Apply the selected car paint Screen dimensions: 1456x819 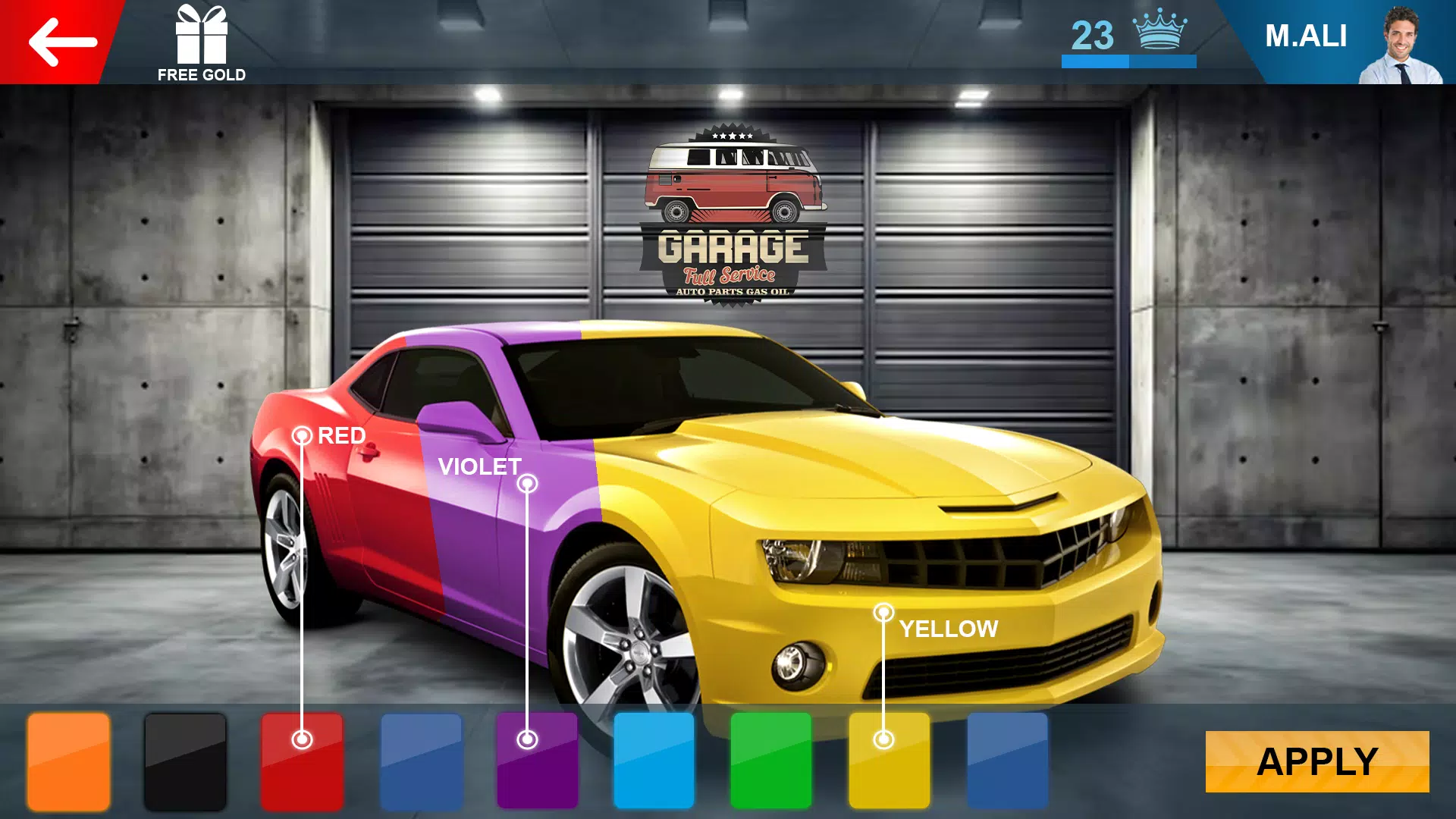coord(1316,761)
